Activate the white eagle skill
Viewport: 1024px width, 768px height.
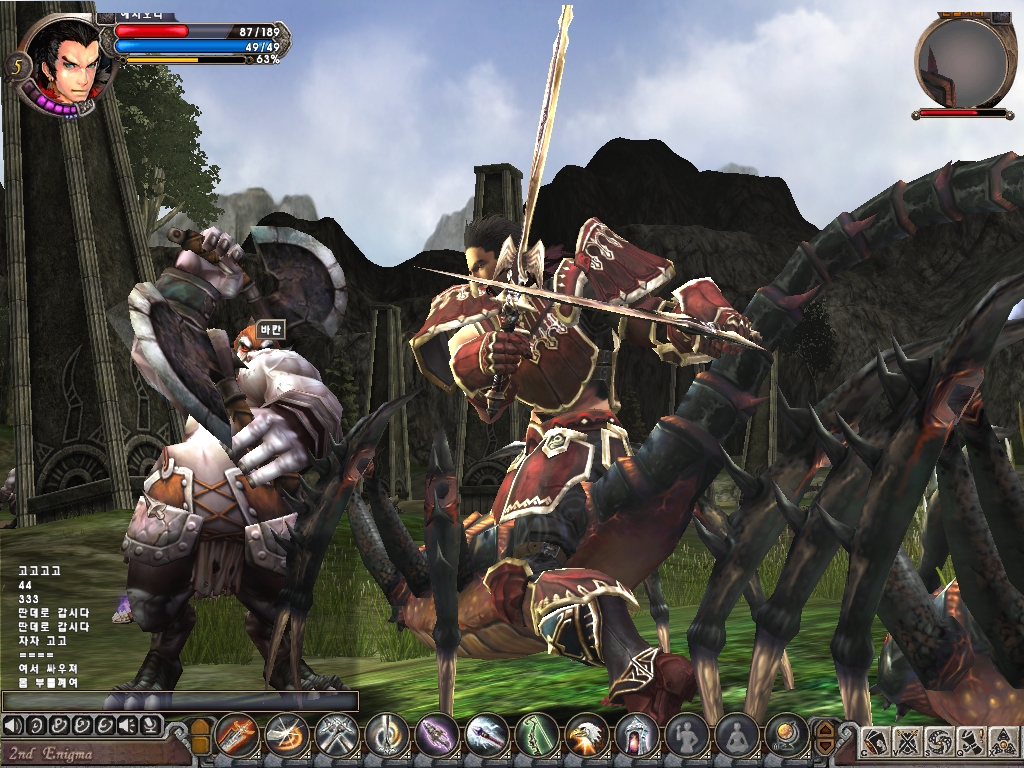coord(587,737)
